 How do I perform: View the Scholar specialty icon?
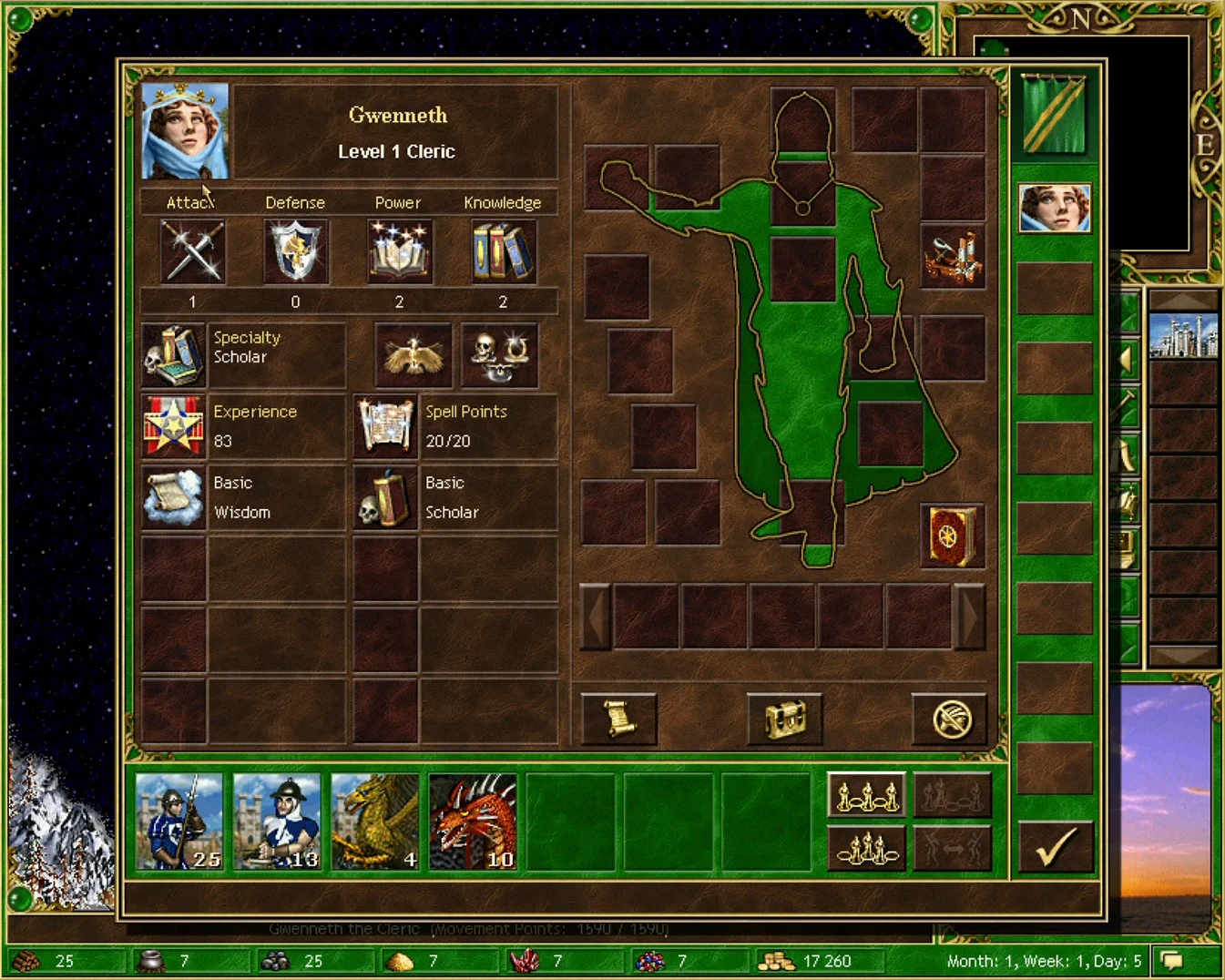click(x=173, y=353)
